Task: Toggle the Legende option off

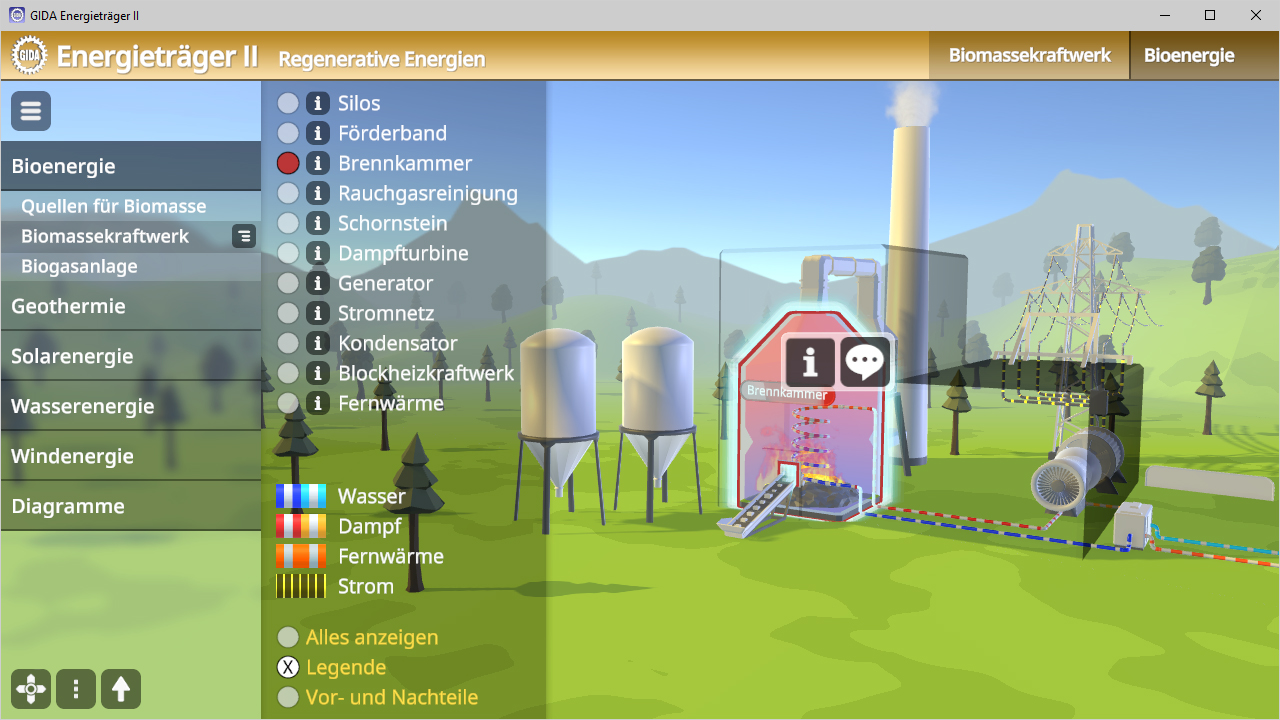Action: point(288,667)
